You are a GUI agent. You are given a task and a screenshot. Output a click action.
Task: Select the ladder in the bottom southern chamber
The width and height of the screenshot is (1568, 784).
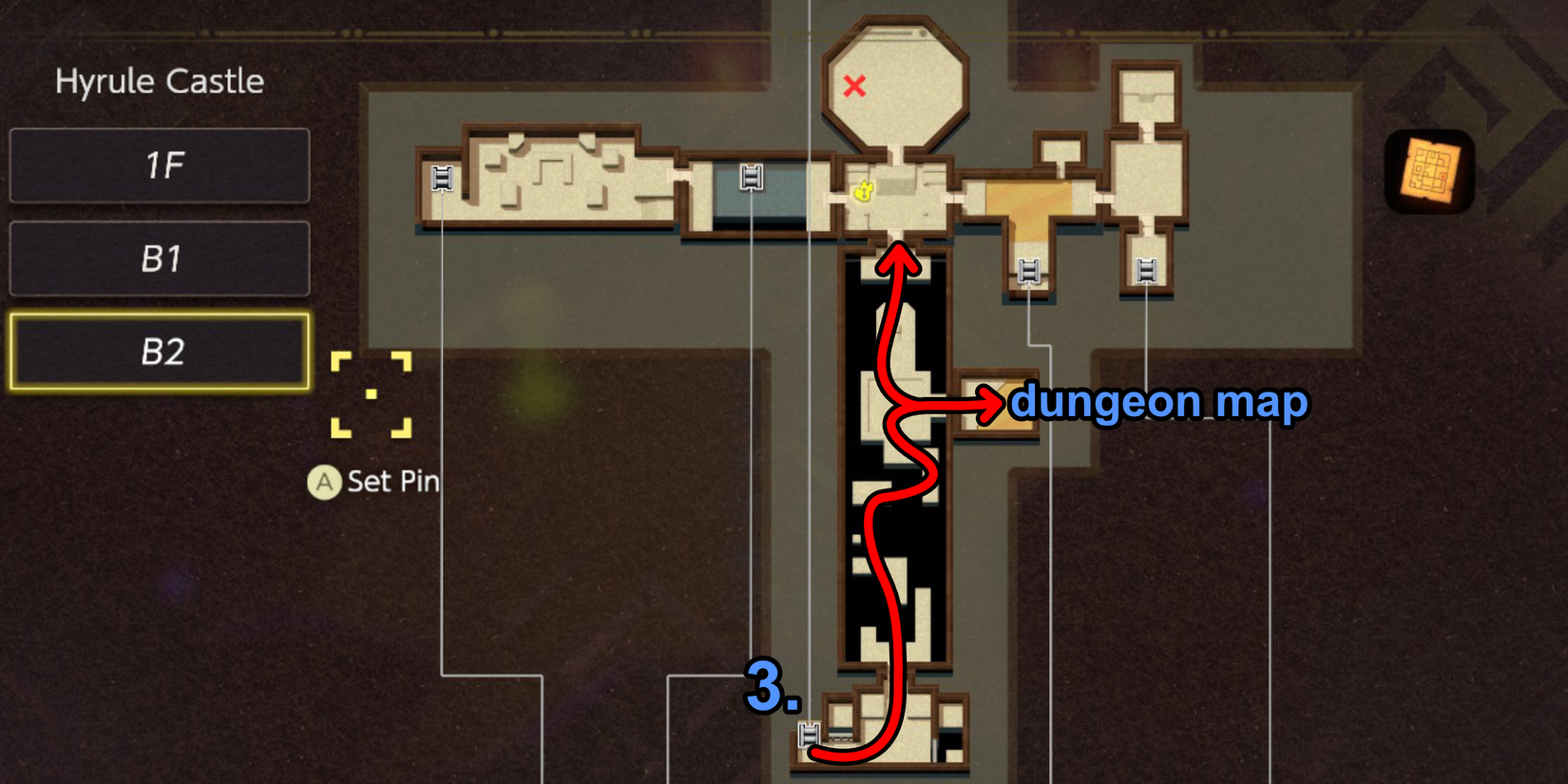(x=811, y=734)
